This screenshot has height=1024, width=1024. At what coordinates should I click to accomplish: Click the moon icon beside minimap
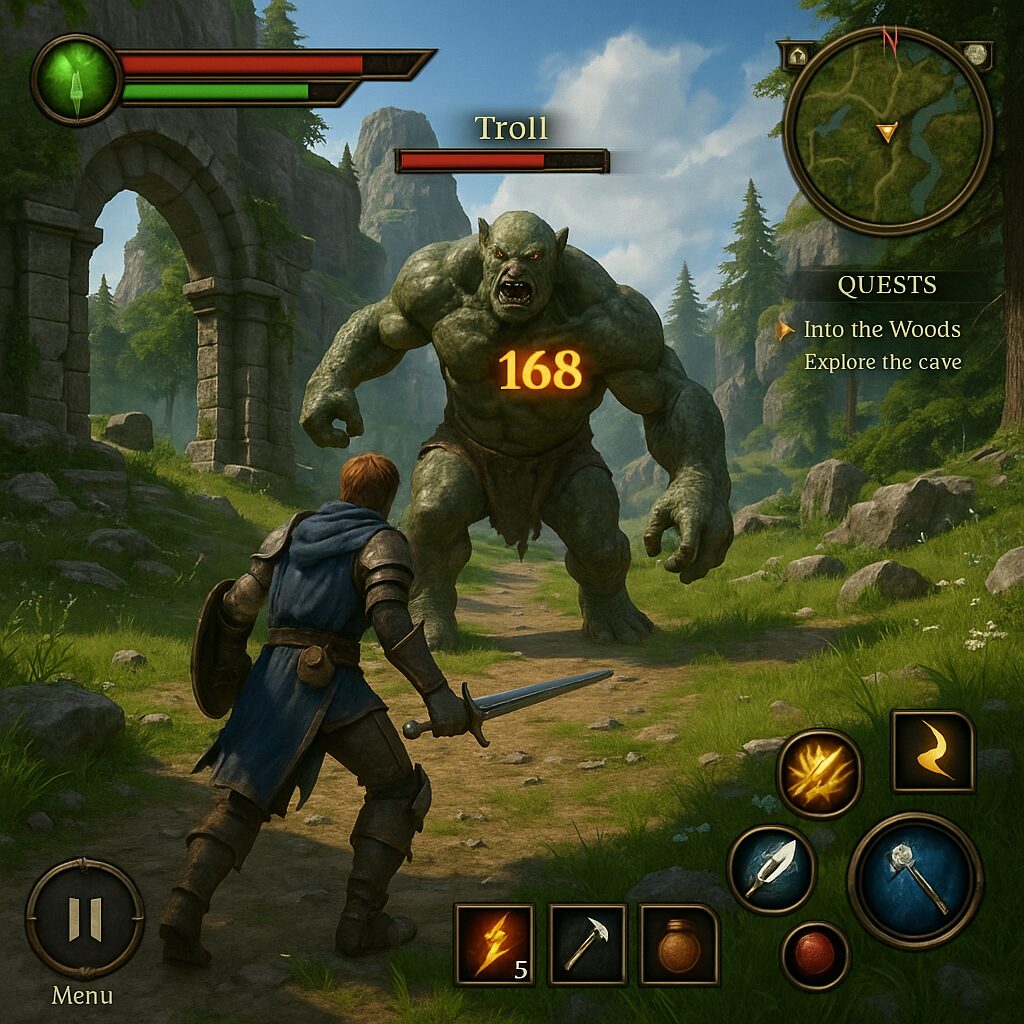coord(975,54)
